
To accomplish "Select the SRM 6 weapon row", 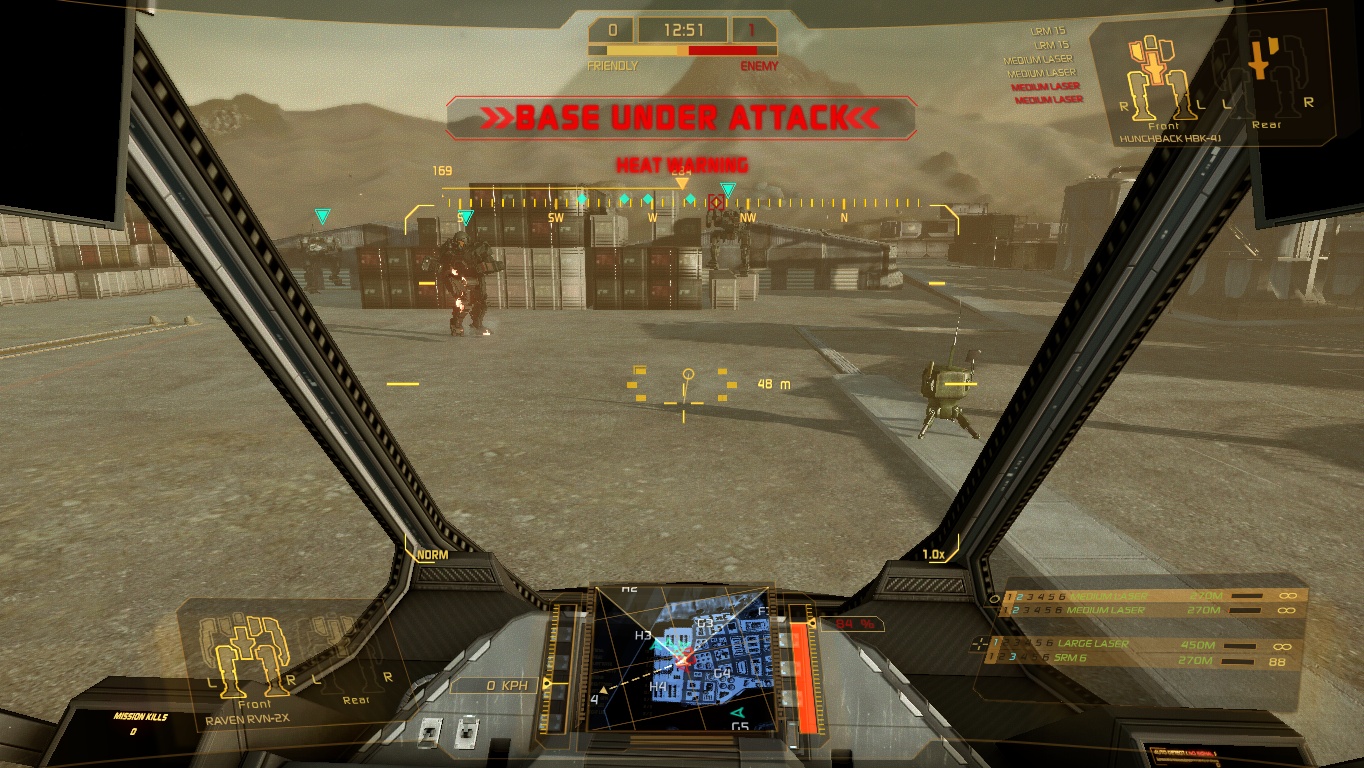I will pyautogui.click(x=1140, y=659).
